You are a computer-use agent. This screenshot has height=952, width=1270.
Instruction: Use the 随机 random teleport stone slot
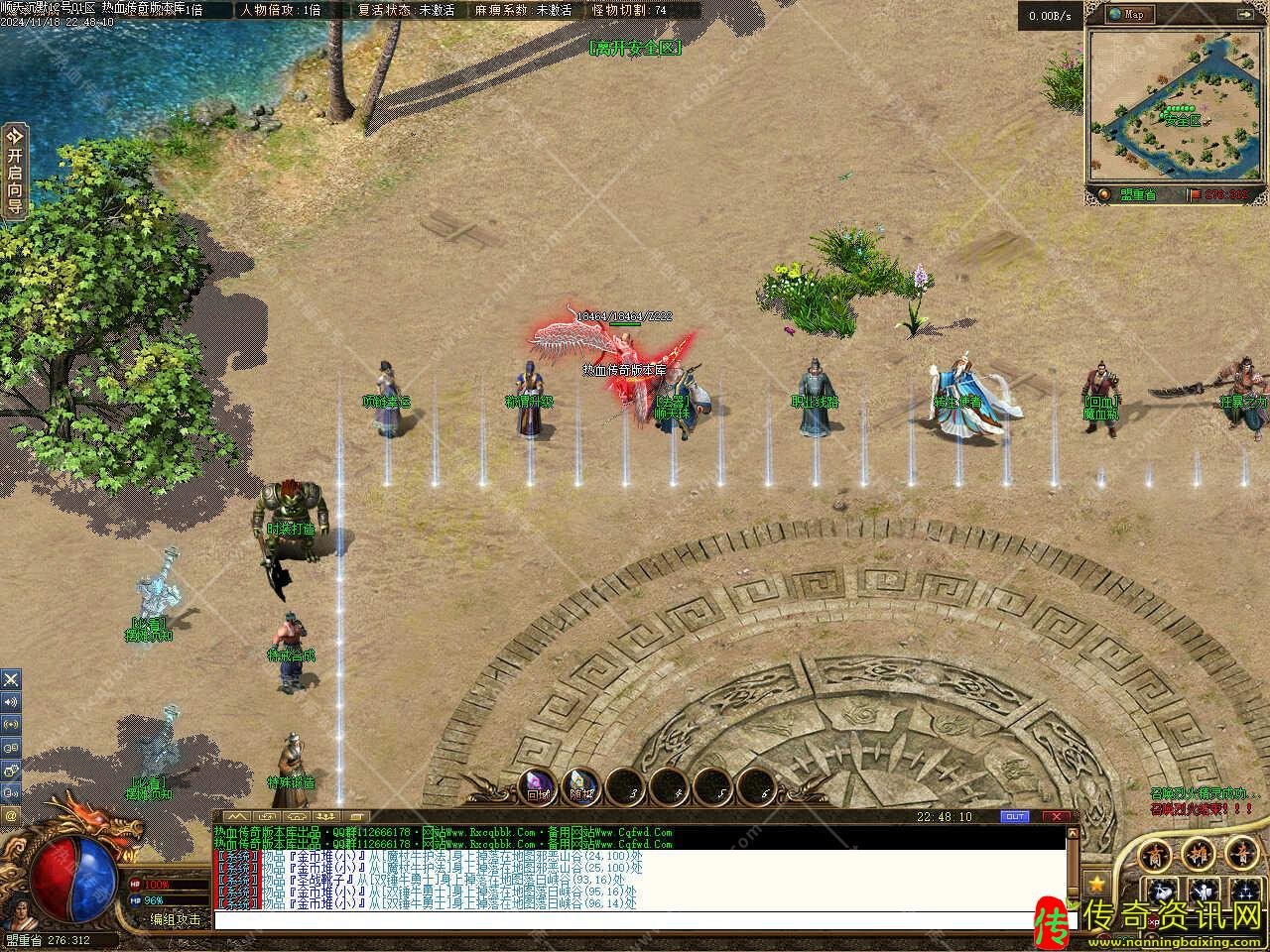coord(580,785)
